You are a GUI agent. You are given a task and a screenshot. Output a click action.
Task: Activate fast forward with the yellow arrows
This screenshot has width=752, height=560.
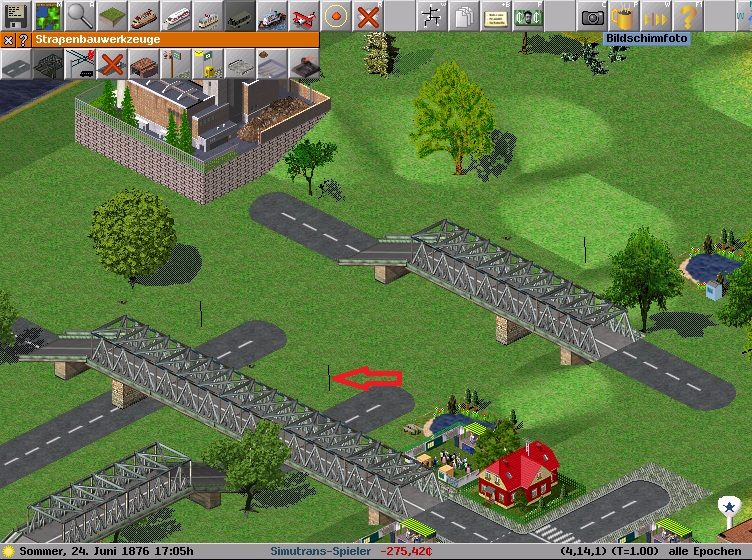656,15
